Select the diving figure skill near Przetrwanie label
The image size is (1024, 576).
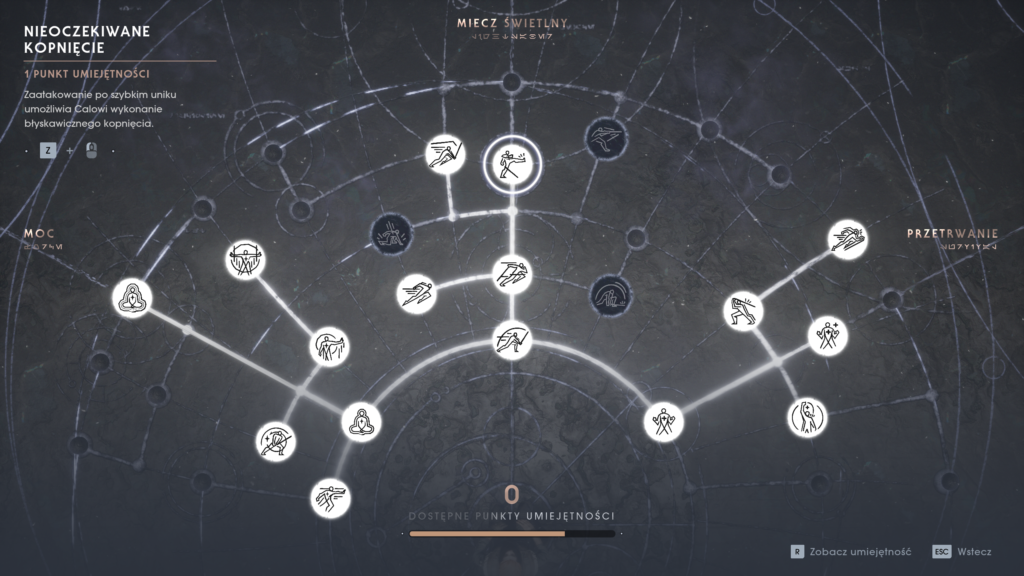point(847,238)
